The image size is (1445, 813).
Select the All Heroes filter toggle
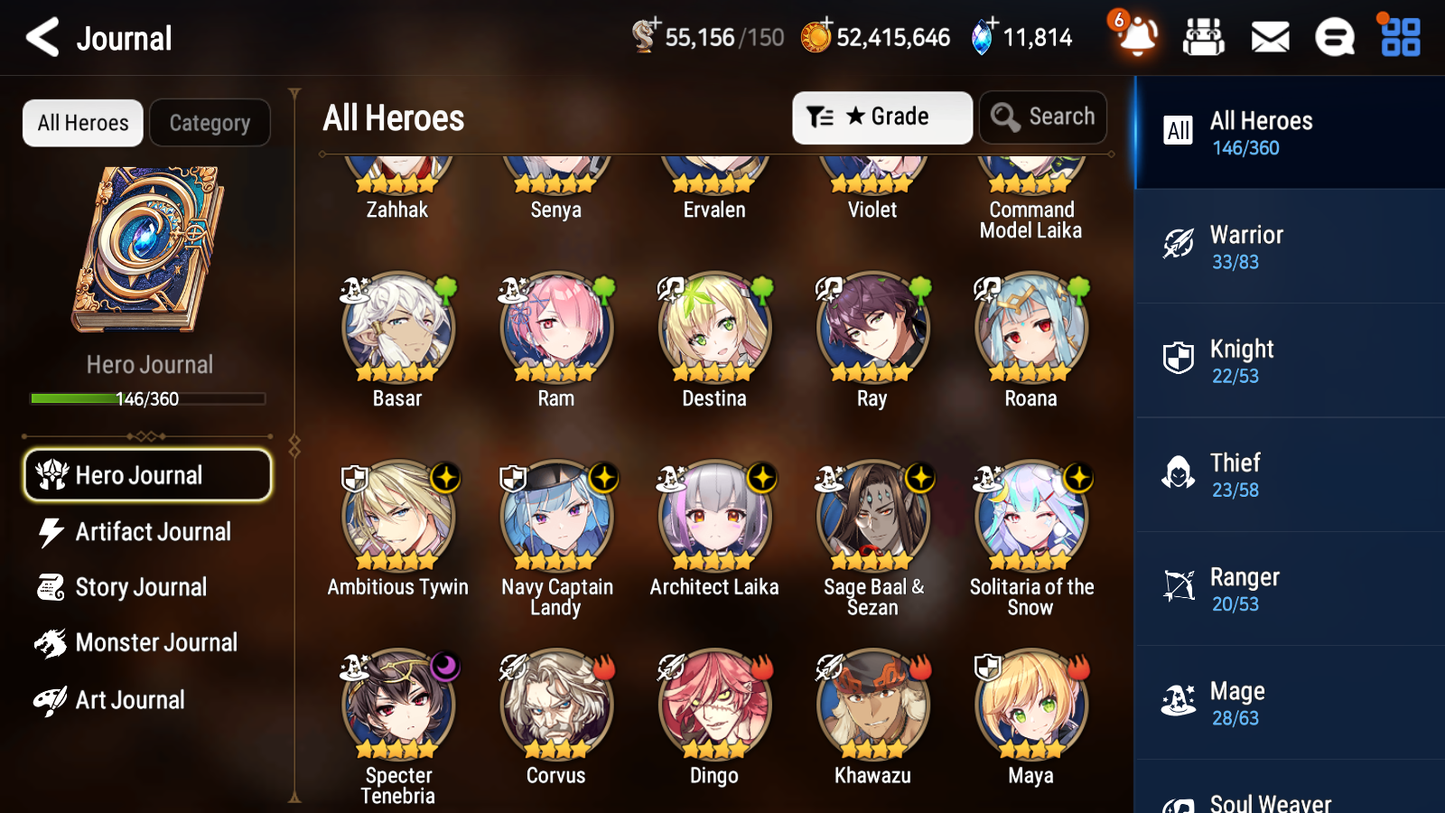click(x=82, y=123)
